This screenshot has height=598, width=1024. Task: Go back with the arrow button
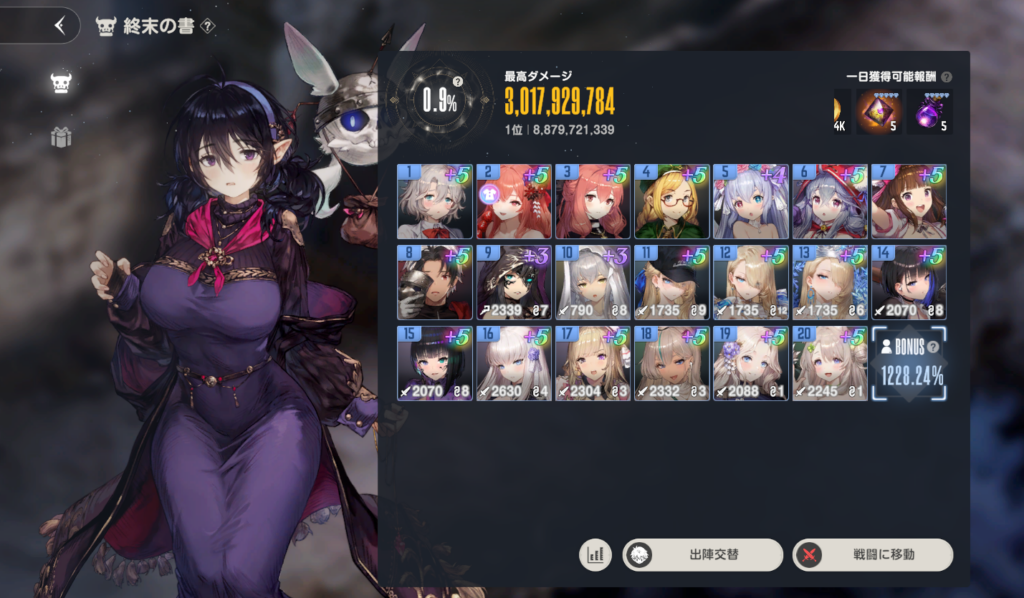[x=60, y=26]
